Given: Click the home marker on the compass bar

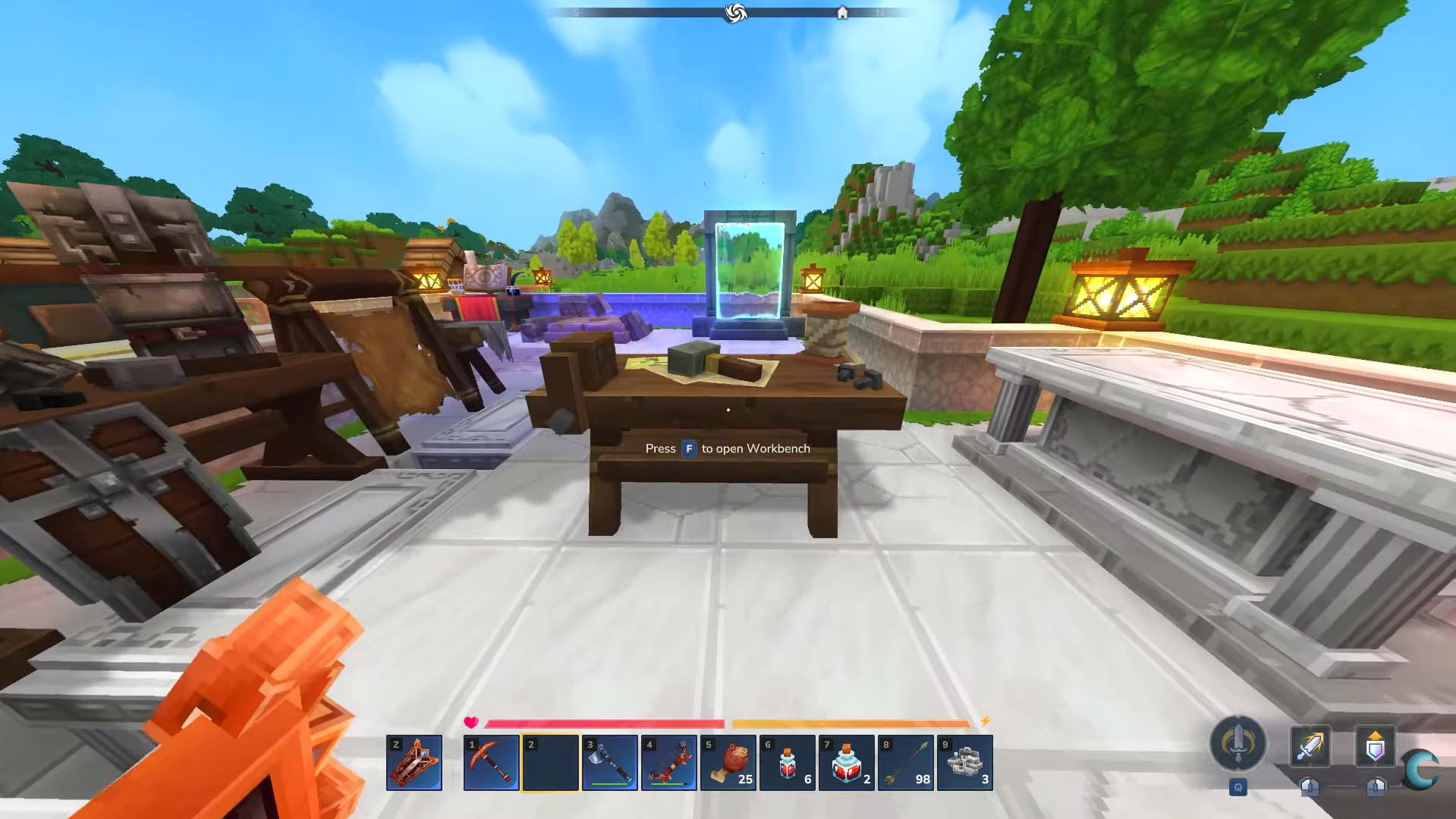Looking at the screenshot, I should (x=842, y=12).
